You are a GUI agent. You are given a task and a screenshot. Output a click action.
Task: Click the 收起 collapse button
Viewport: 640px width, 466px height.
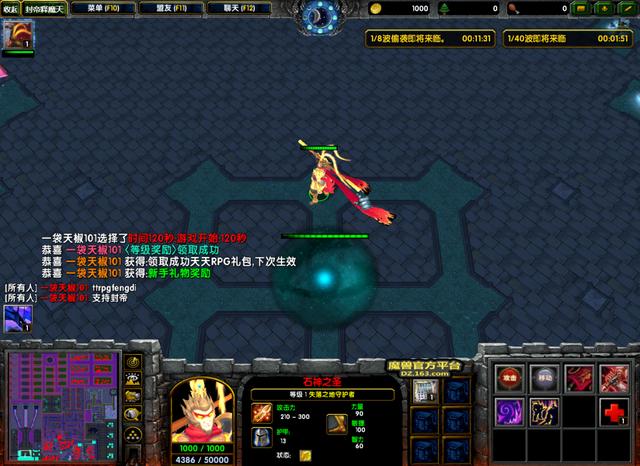(x=11, y=8)
